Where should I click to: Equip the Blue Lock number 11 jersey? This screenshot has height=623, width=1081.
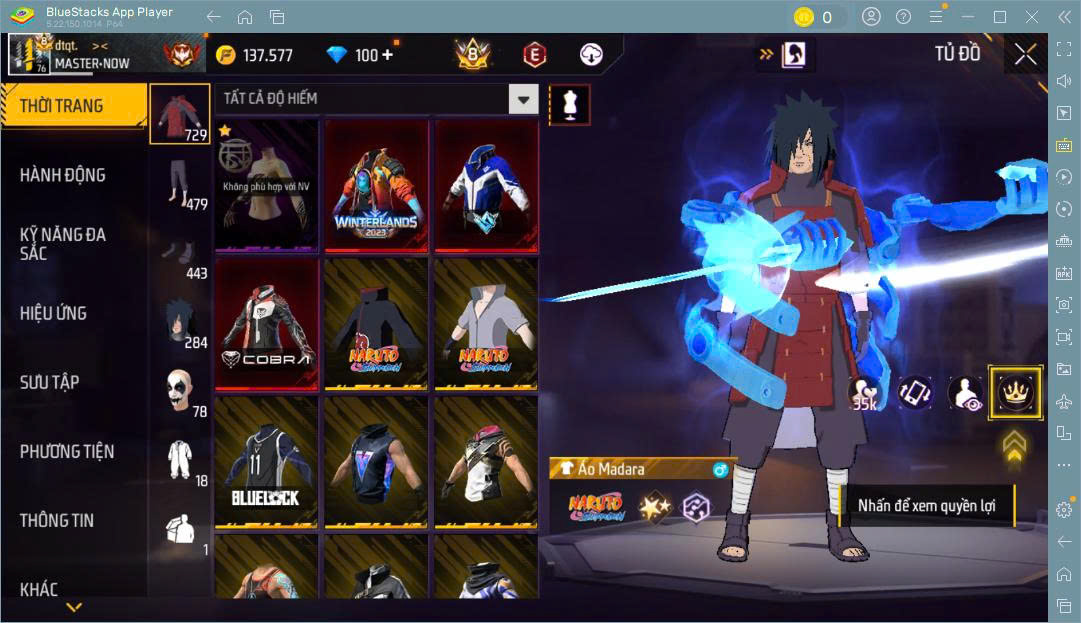266,461
